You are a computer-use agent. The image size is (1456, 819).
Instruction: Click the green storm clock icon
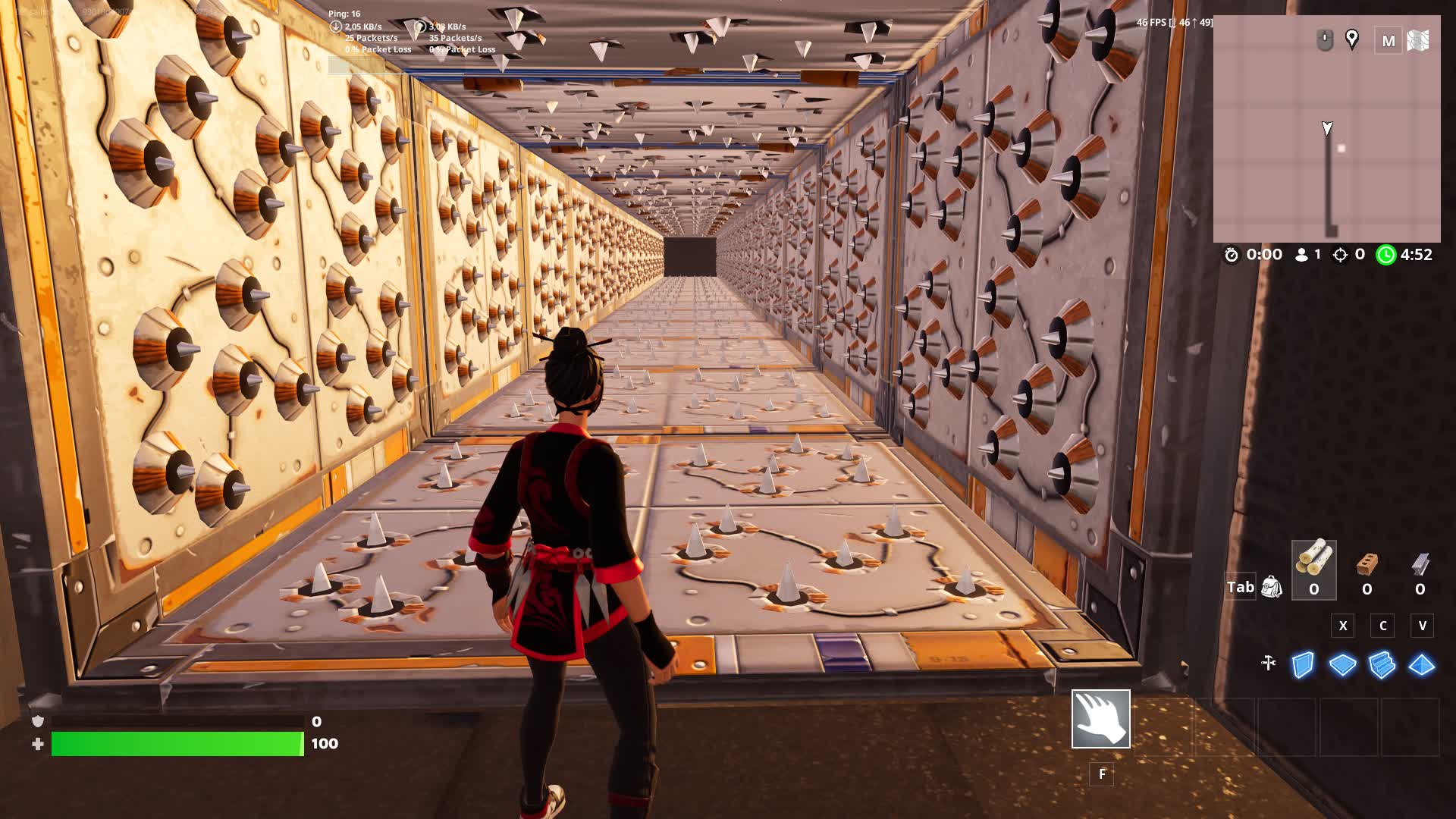click(x=1387, y=255)
